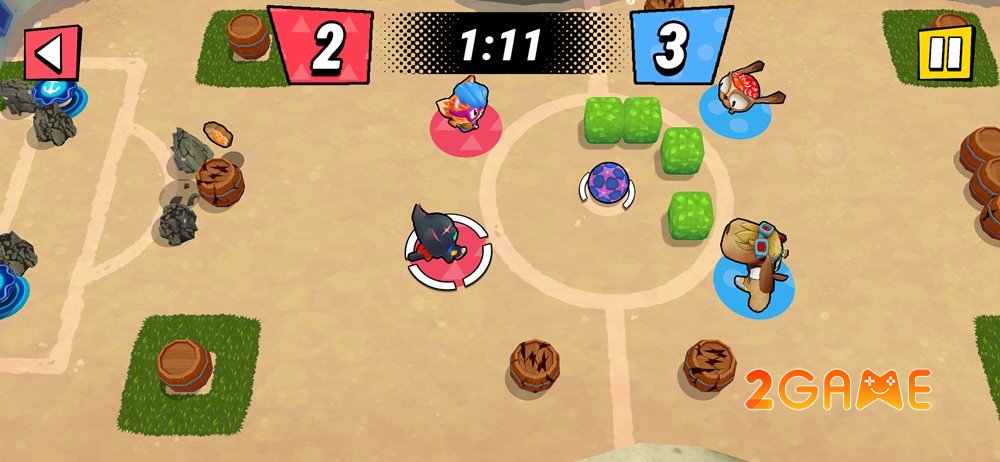
Task: Tap the red back arrow button
Action: click(51, 52)
